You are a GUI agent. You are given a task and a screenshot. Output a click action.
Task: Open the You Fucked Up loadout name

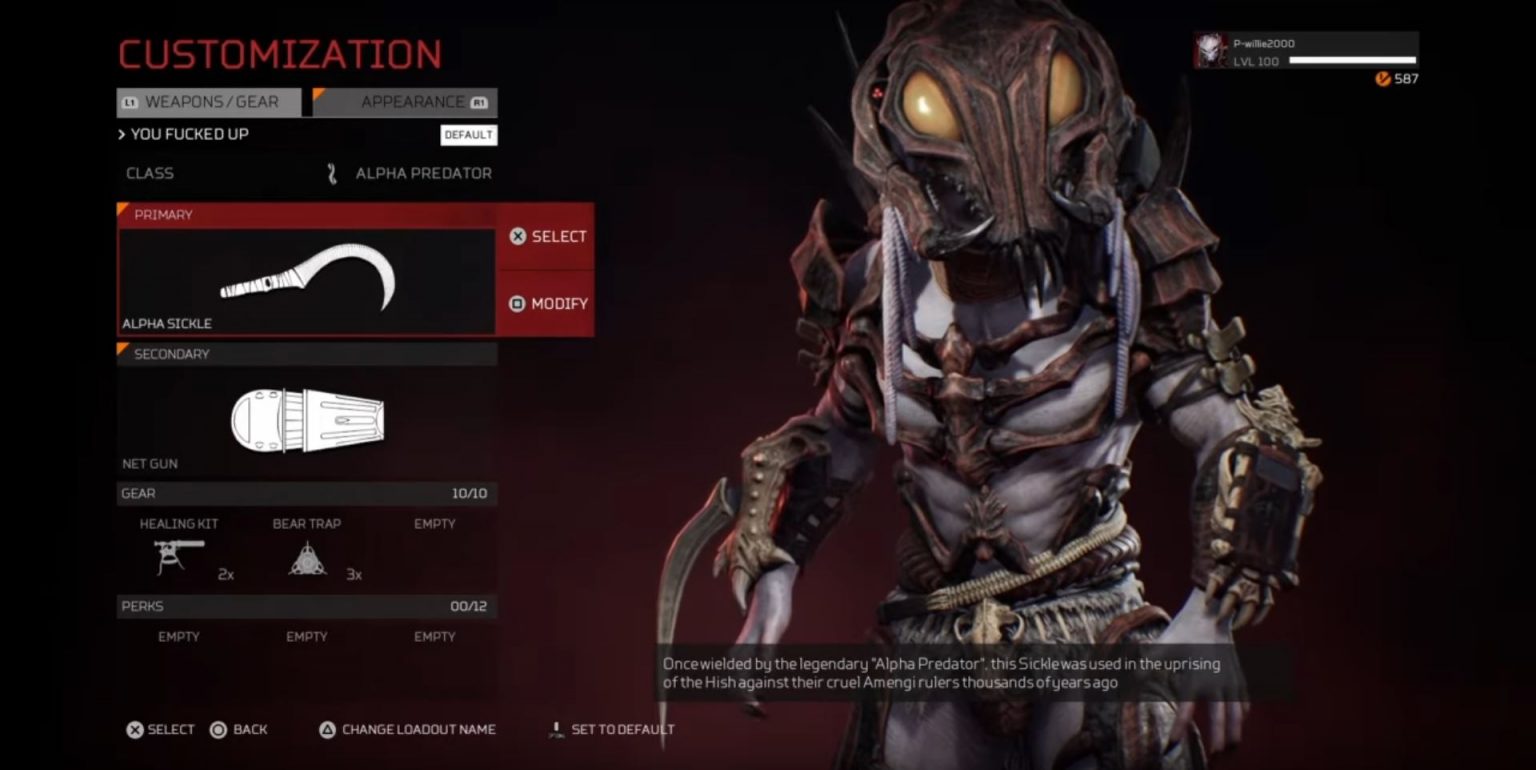(190, 134)
